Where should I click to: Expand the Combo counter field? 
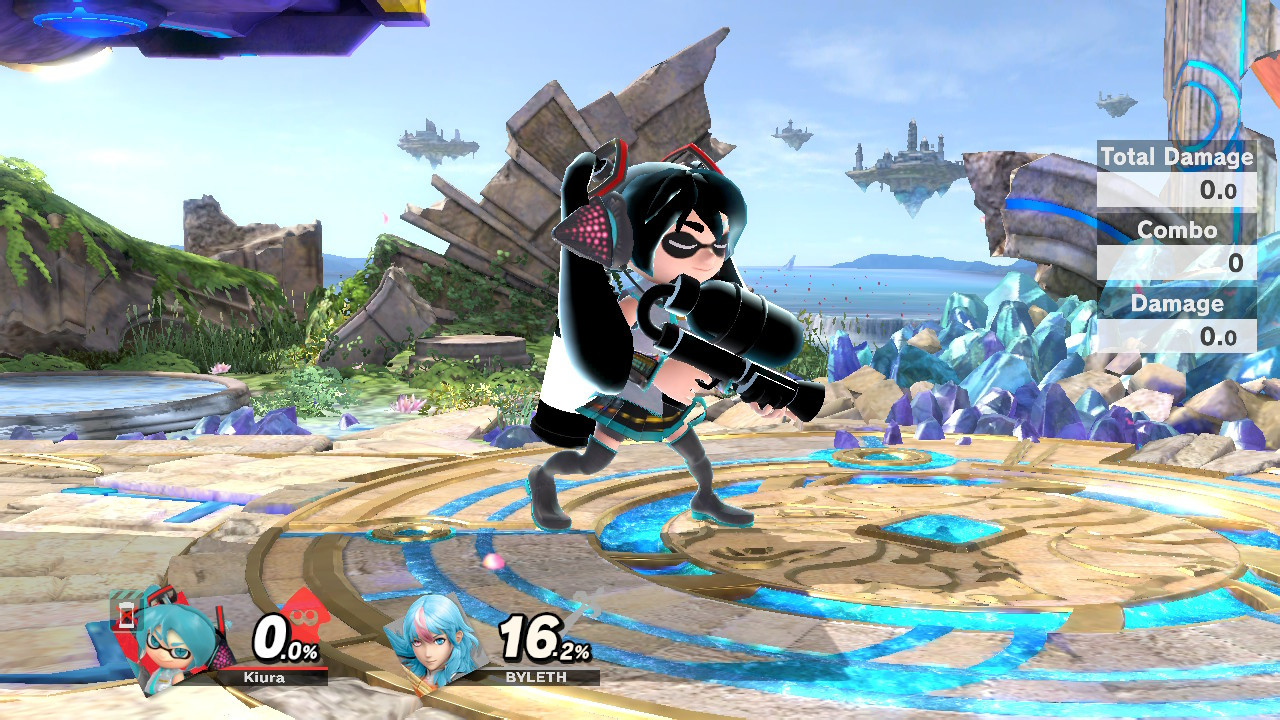pyautogui.click(x=1176, y=259)
